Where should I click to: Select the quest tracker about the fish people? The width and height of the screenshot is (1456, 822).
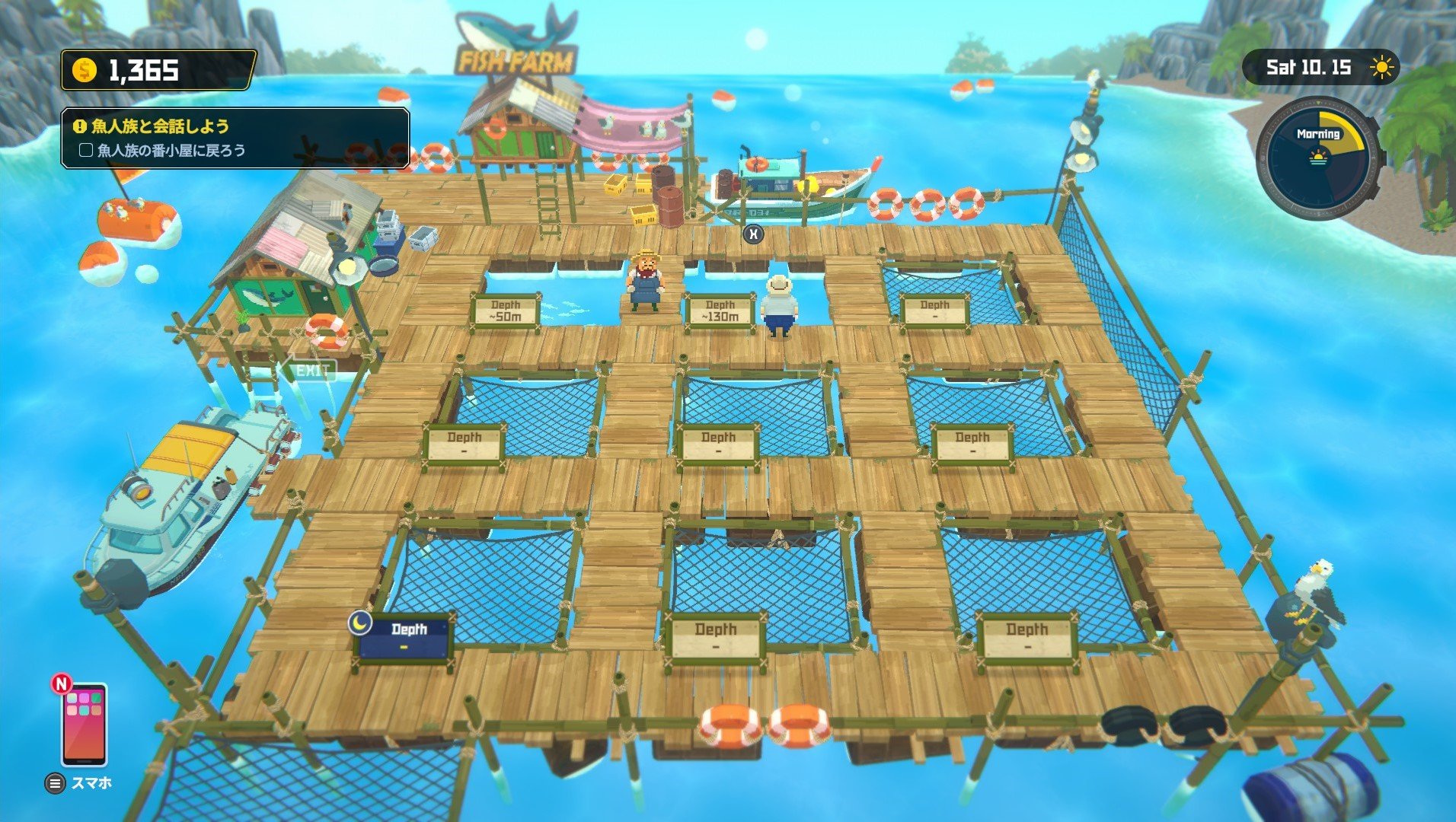[x=235, y=138]
